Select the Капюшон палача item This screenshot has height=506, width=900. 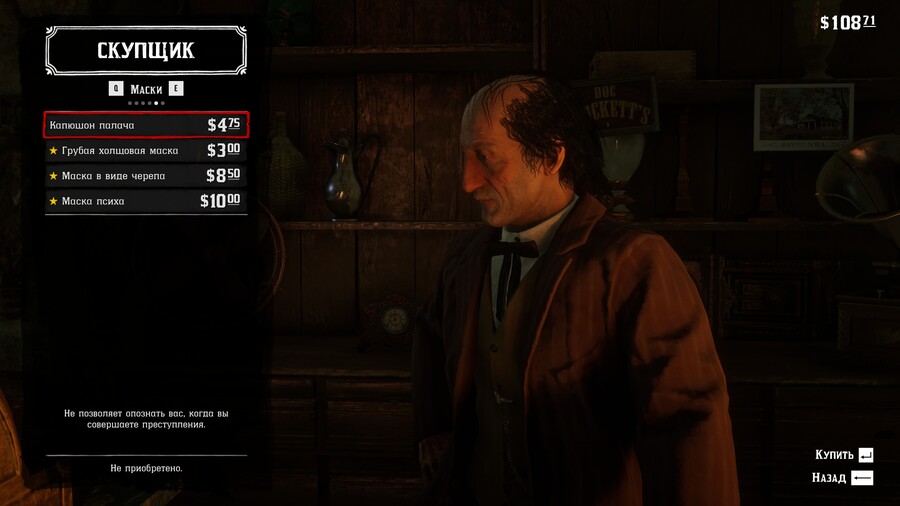tap(146, 125)
